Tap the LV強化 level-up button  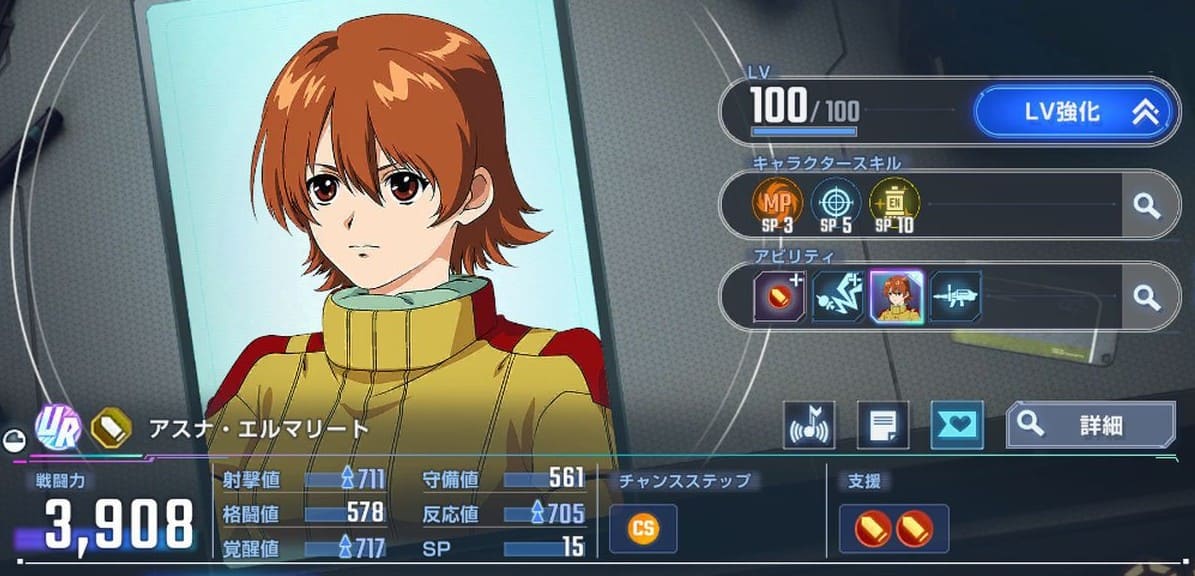point(1073,112)
